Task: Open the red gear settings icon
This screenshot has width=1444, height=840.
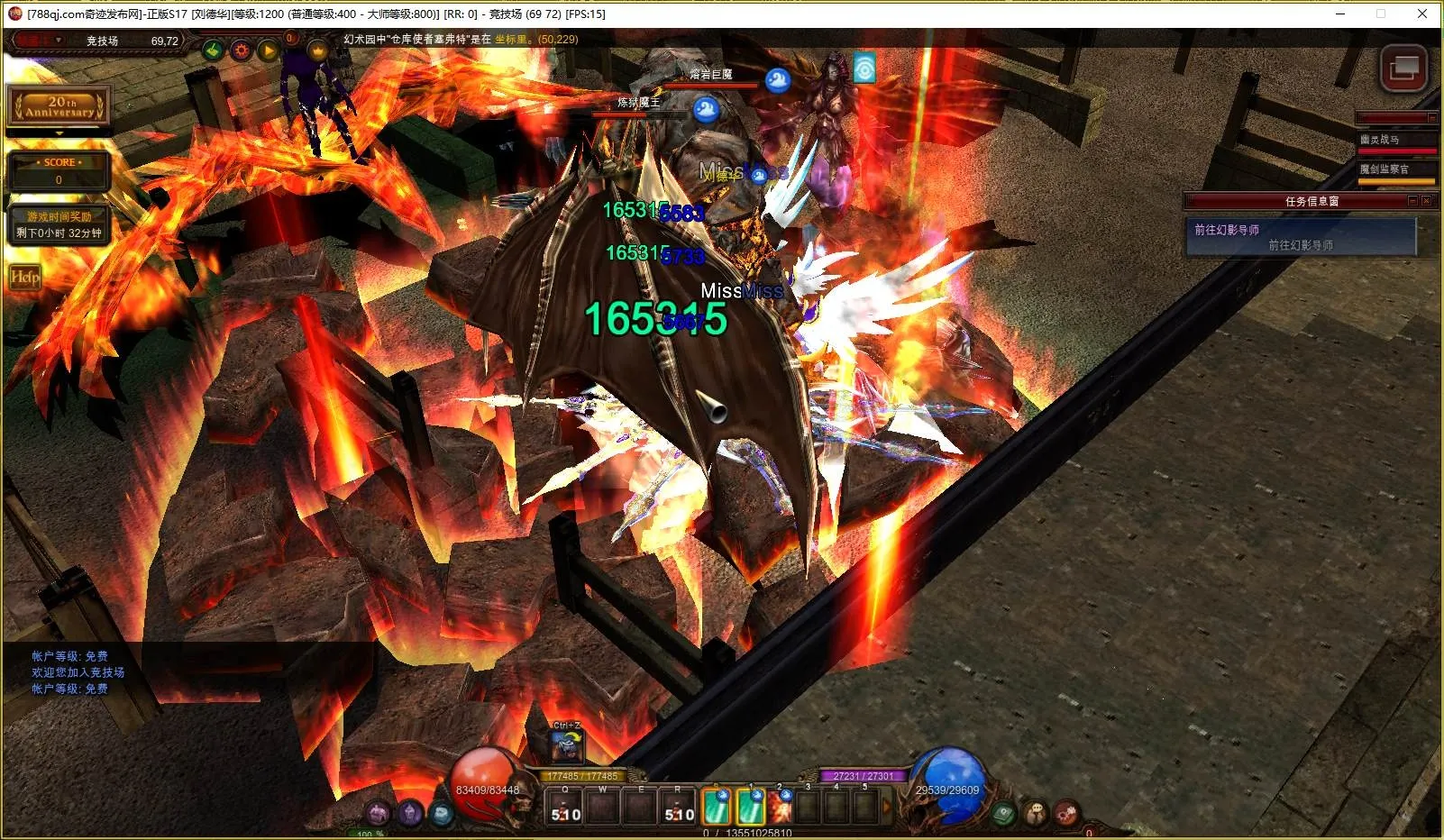Action: coord(241,50)
